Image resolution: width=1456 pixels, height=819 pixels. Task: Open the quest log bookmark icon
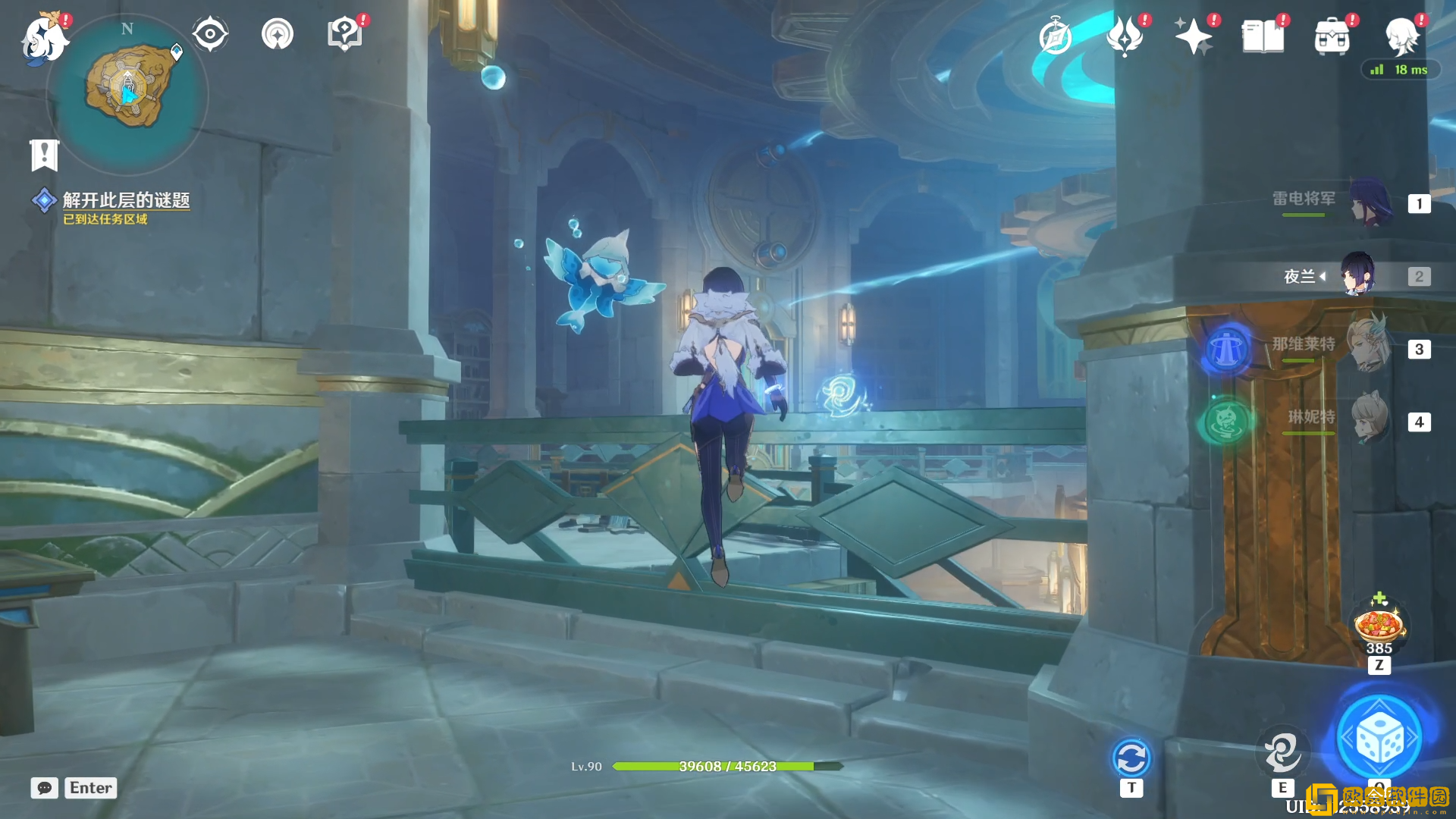click(x=44, y=155)
